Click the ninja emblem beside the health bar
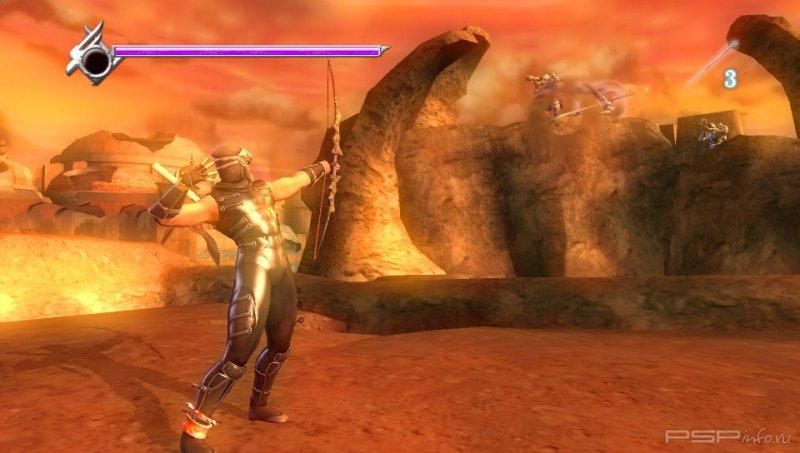 click(94, 58)
